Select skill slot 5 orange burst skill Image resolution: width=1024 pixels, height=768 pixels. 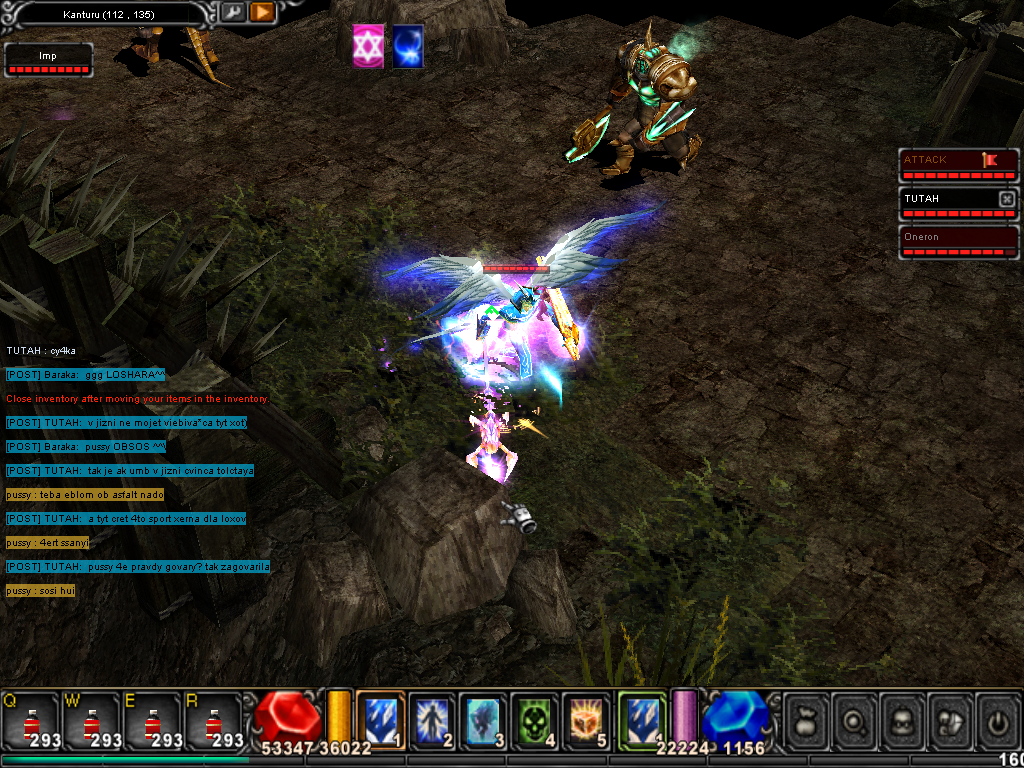coord(586,719)
